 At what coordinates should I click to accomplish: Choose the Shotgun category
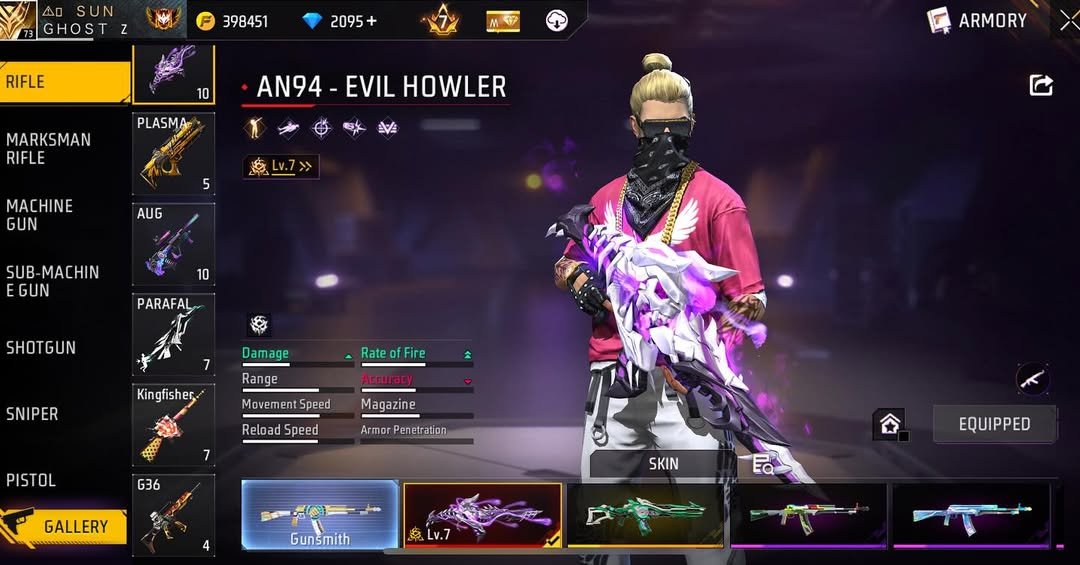pyautogui.click(x=60, y=347)
